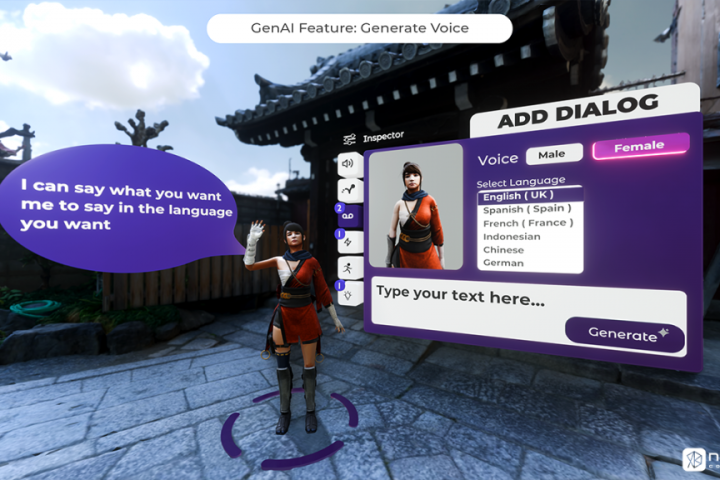Click the character preview thumbnail
The image size is (720, 480).
click(x=416, y=206)
